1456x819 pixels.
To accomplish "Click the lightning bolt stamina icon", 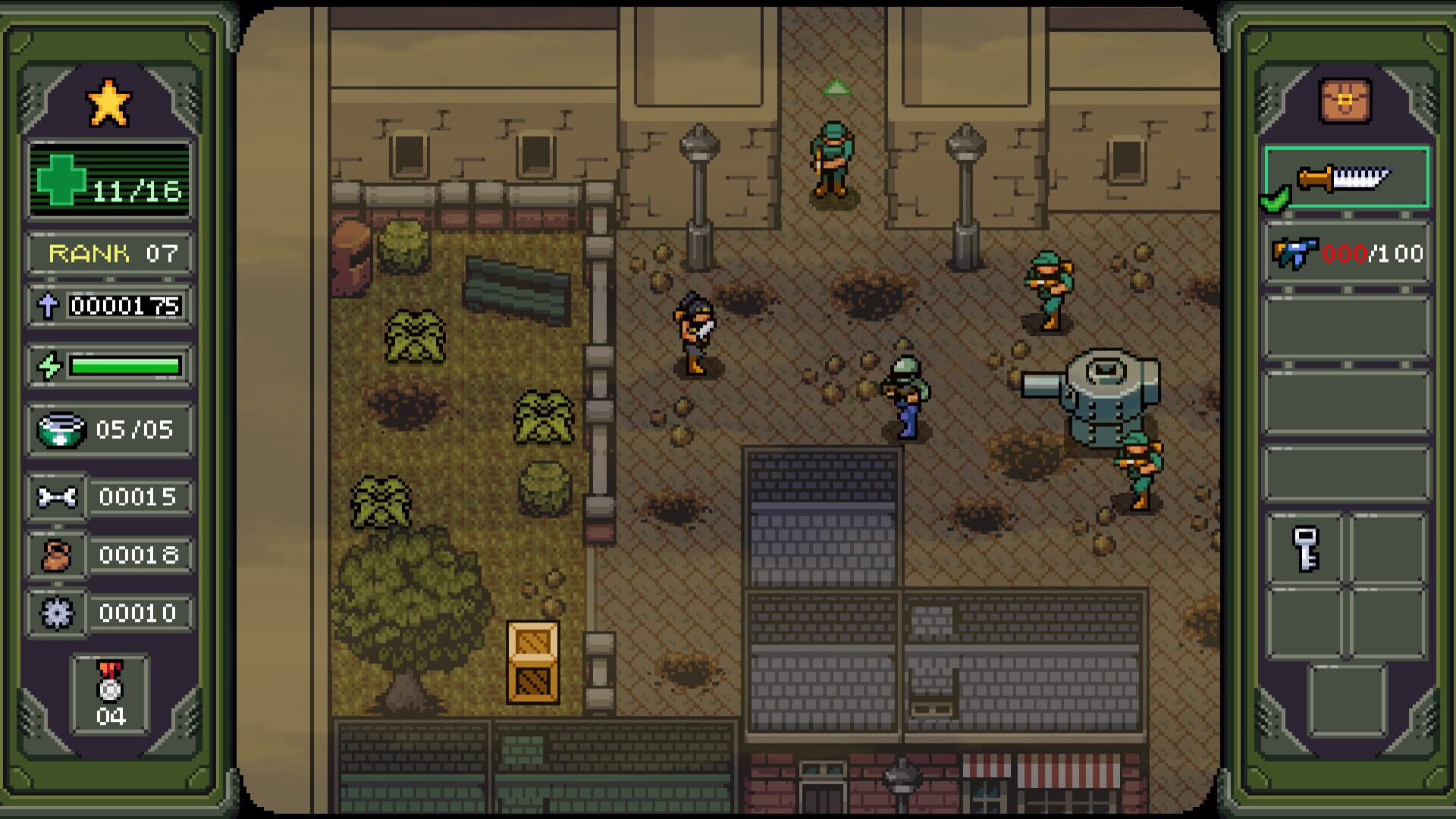I will (50, 365).
